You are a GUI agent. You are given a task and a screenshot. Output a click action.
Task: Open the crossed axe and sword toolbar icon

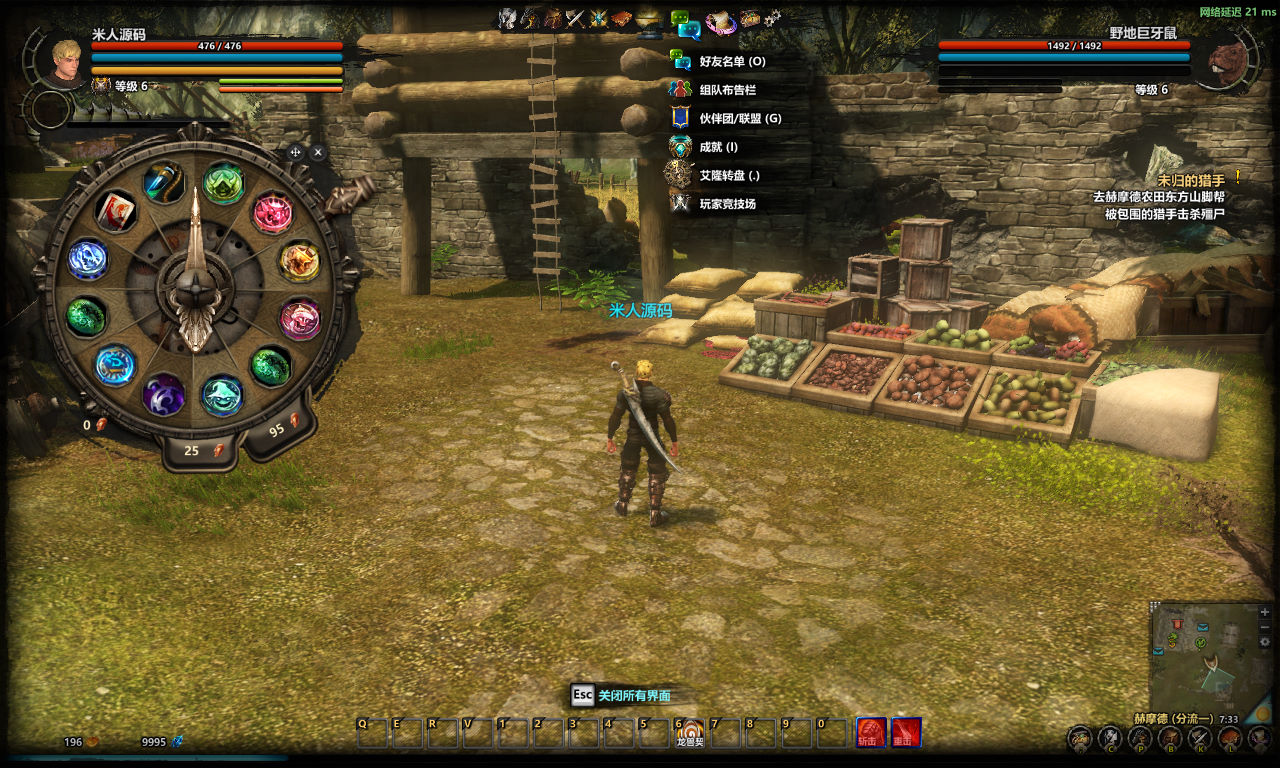coord(574,19)
